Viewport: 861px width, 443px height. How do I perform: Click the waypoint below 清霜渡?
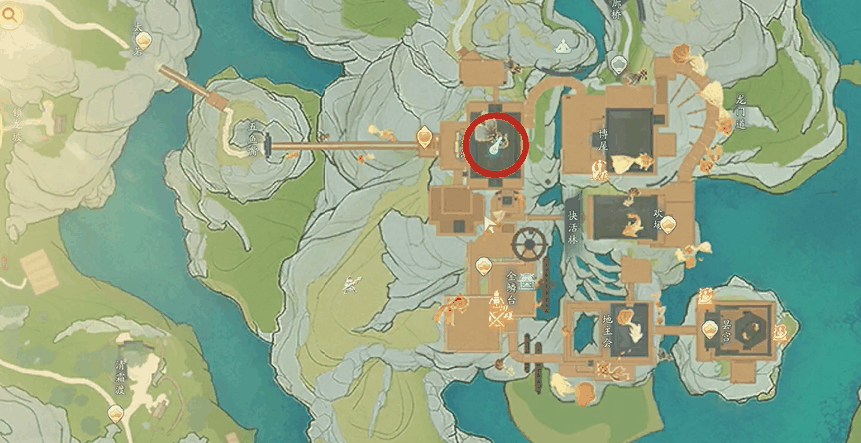[x=116, y=412]
